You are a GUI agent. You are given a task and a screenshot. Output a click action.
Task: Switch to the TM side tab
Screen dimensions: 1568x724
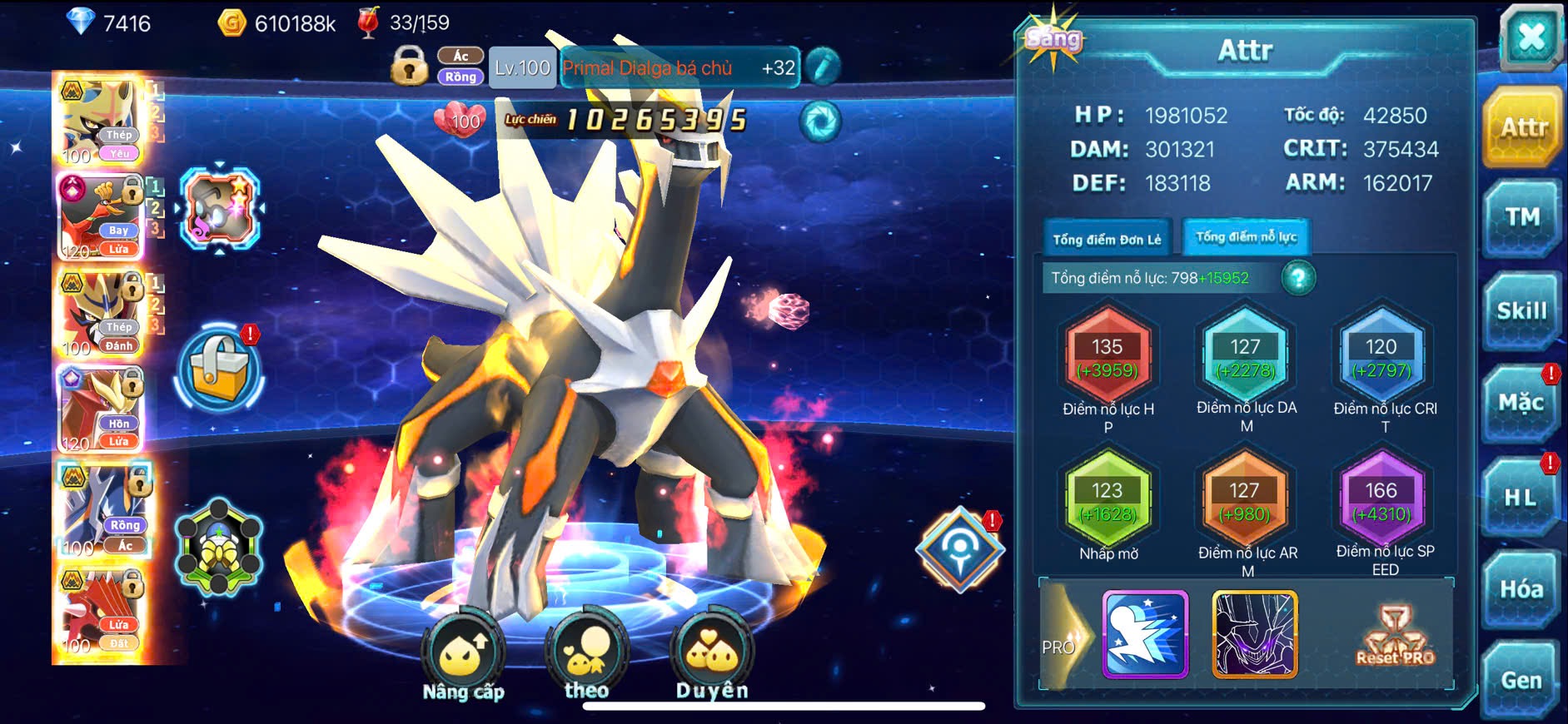[x=1521, y=218]
